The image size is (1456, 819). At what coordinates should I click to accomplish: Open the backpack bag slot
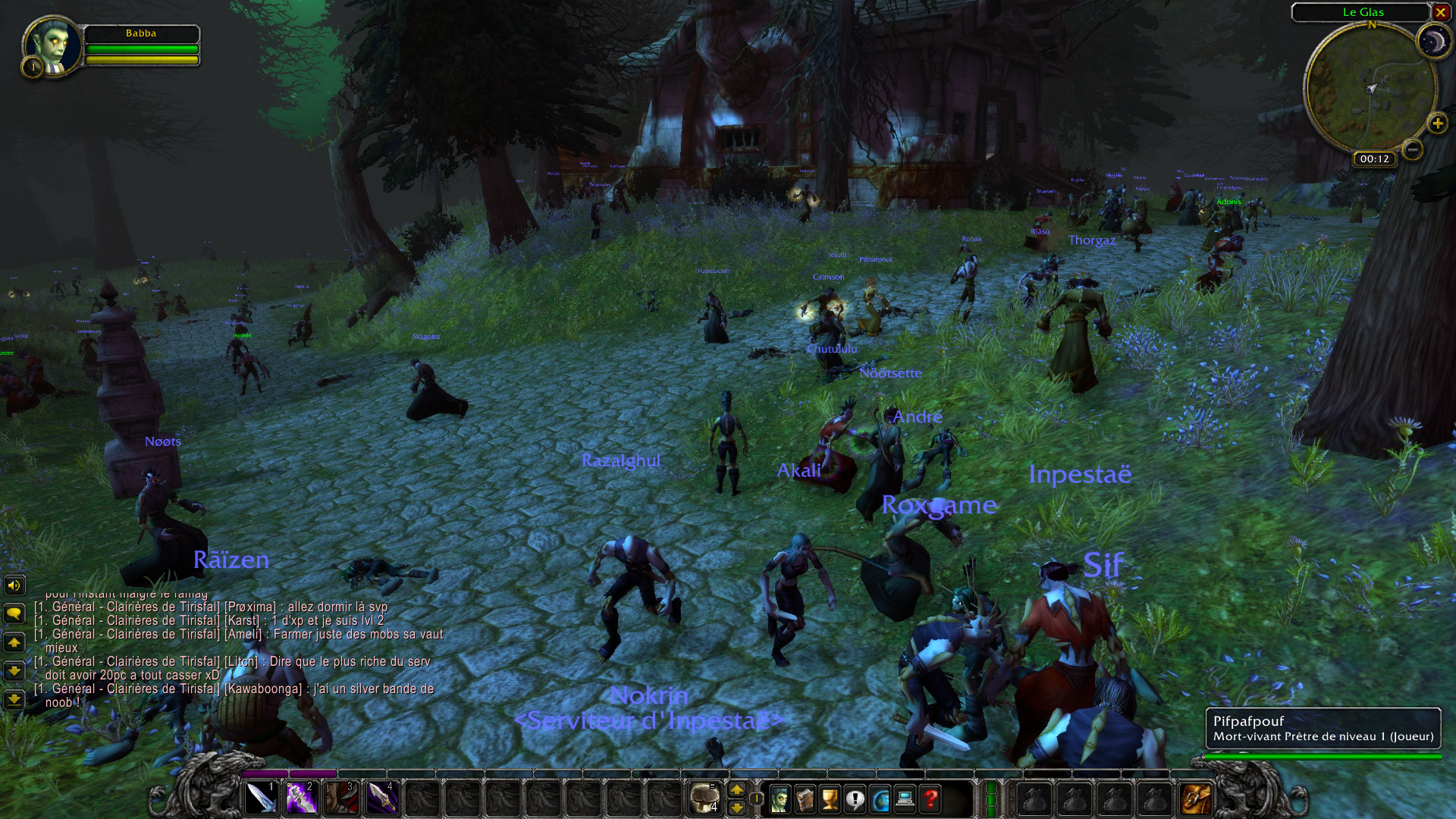(1196, 799)
